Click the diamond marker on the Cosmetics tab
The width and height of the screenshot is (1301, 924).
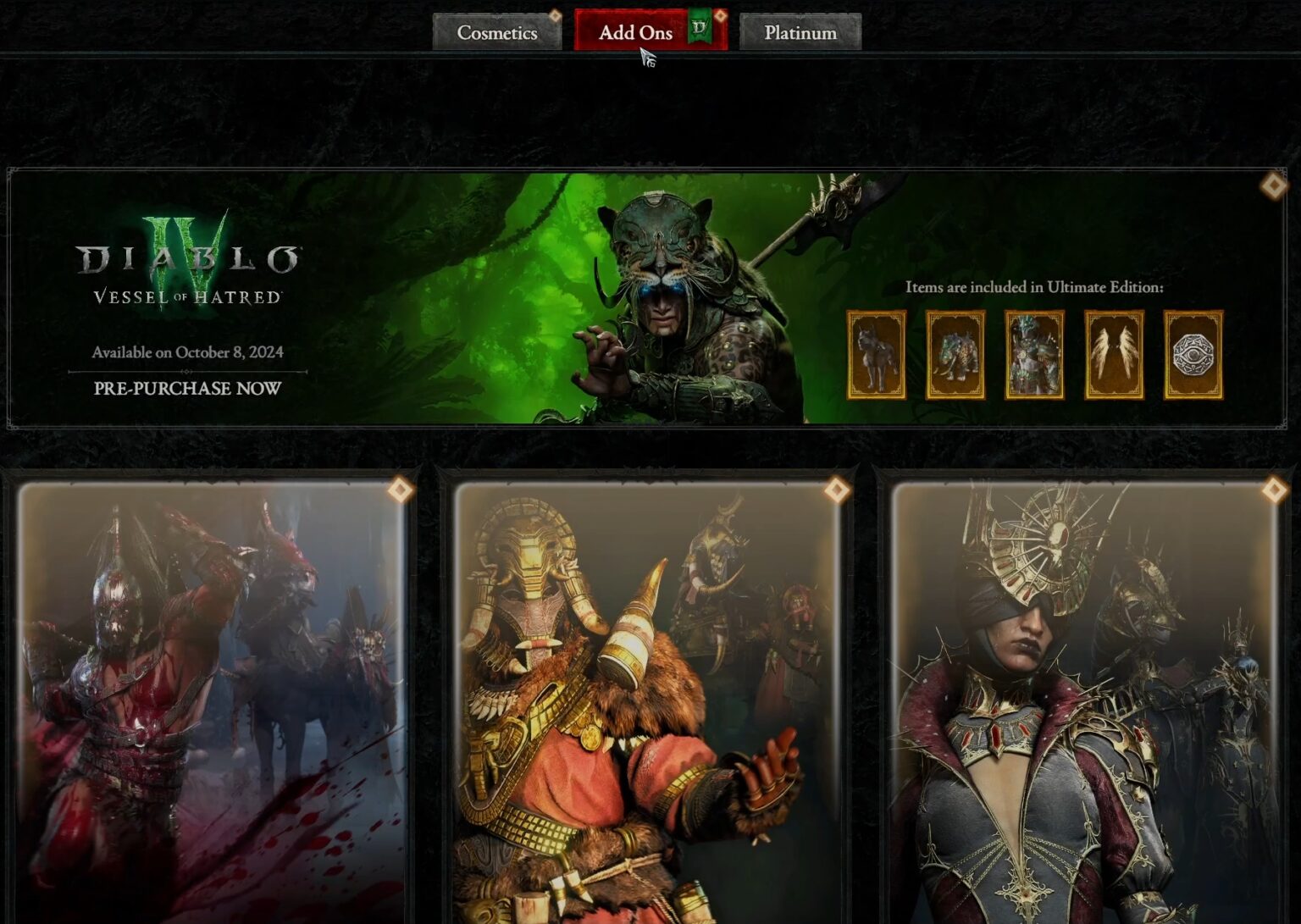click(x=555, y=14)
